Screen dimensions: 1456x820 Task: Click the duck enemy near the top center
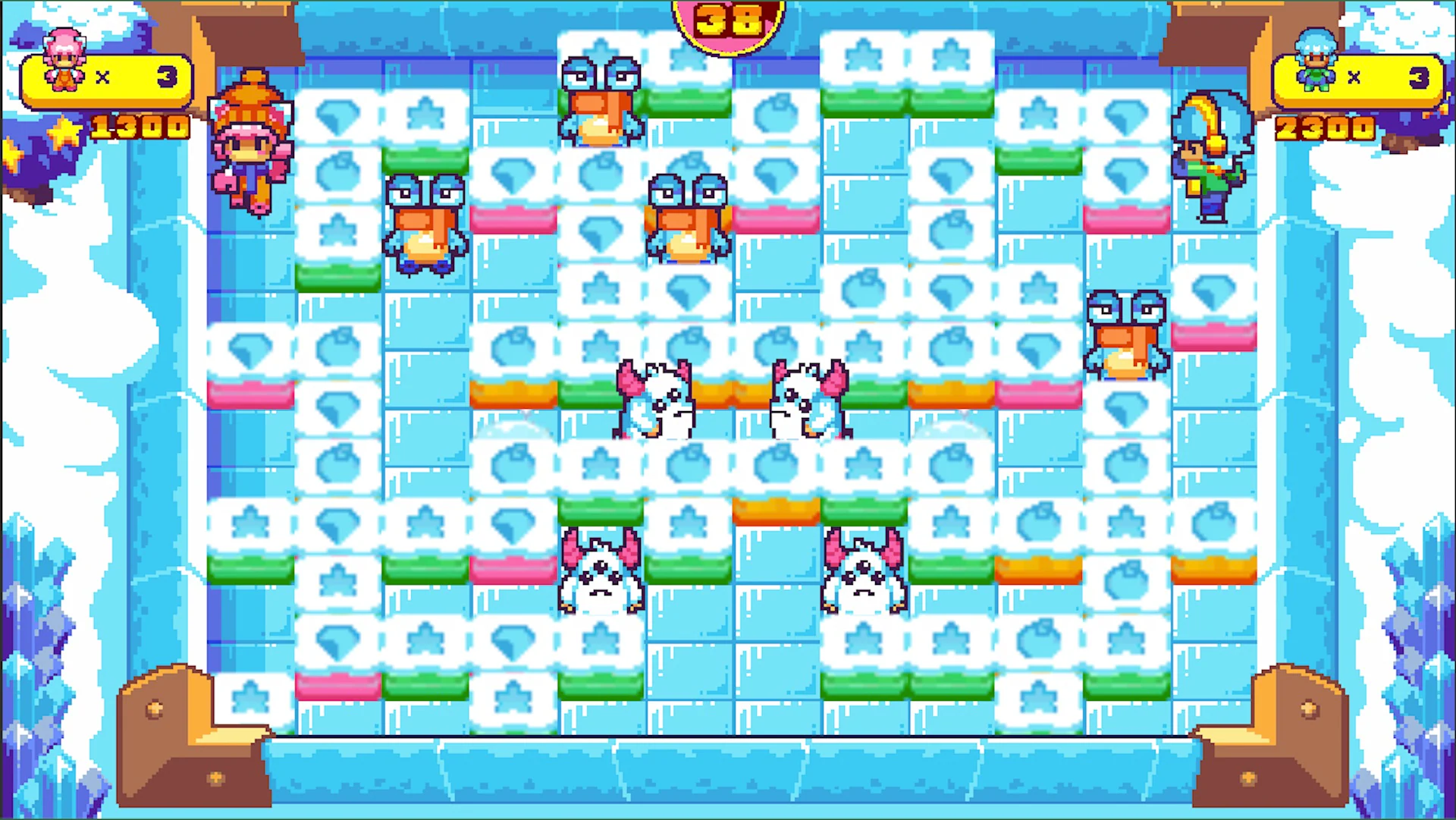(x=601, y=99)
